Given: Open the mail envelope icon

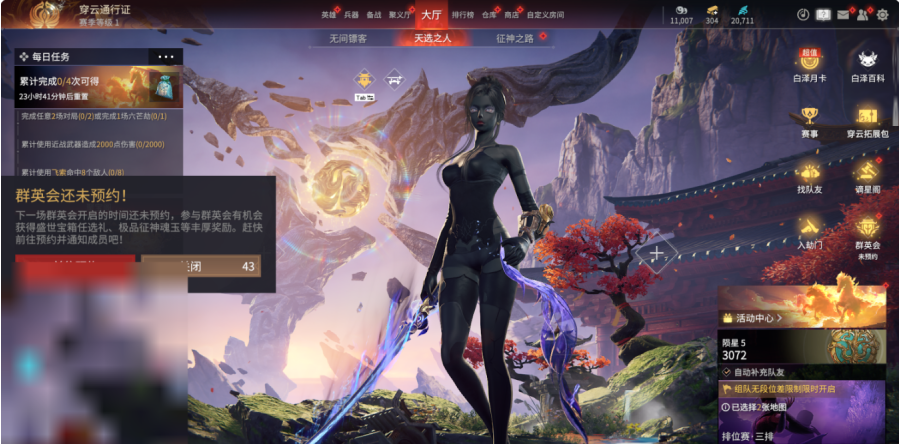Looking at the screenshot, I should [x=843, y=14].
